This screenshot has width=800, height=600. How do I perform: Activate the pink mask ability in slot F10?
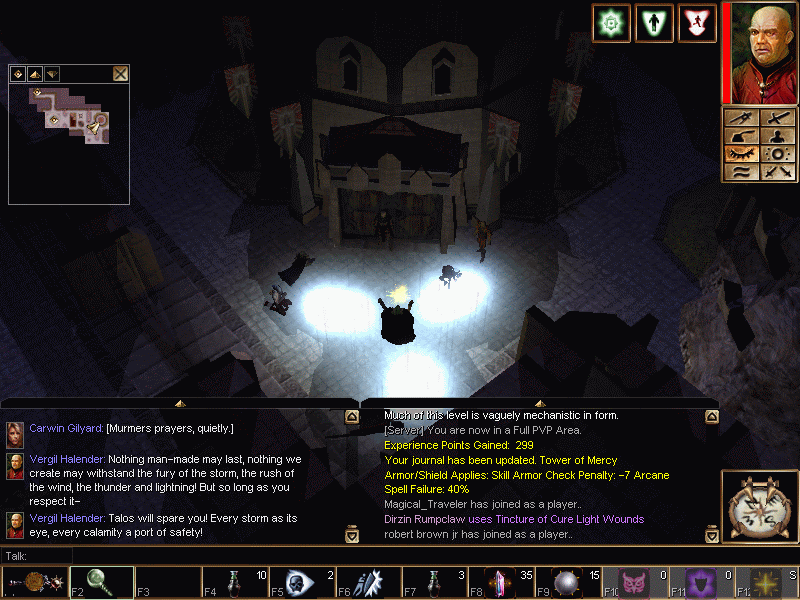click(x=635, y=581)
